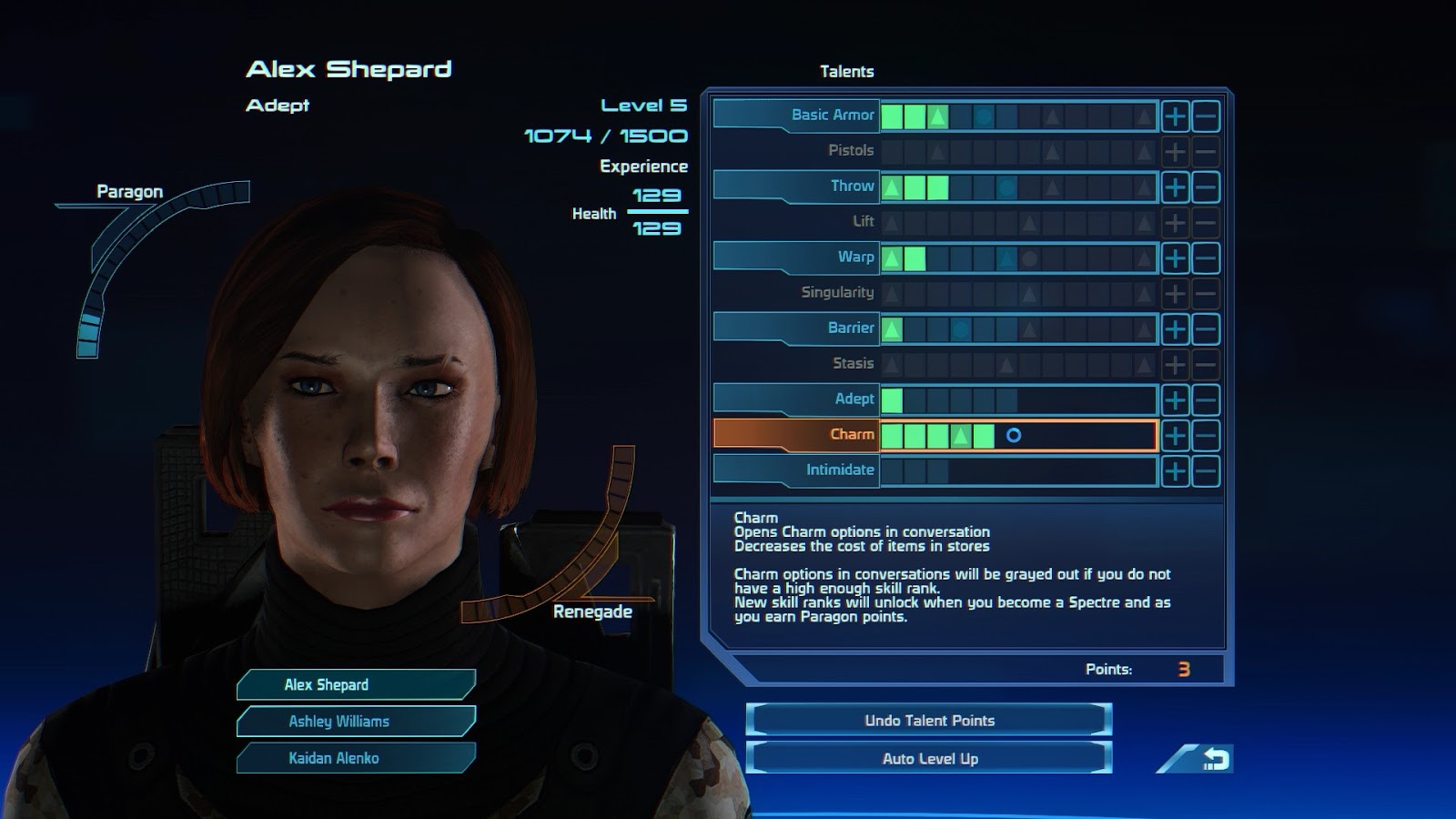
Task: Click the minus button next to Lift
Action: 1205,221
